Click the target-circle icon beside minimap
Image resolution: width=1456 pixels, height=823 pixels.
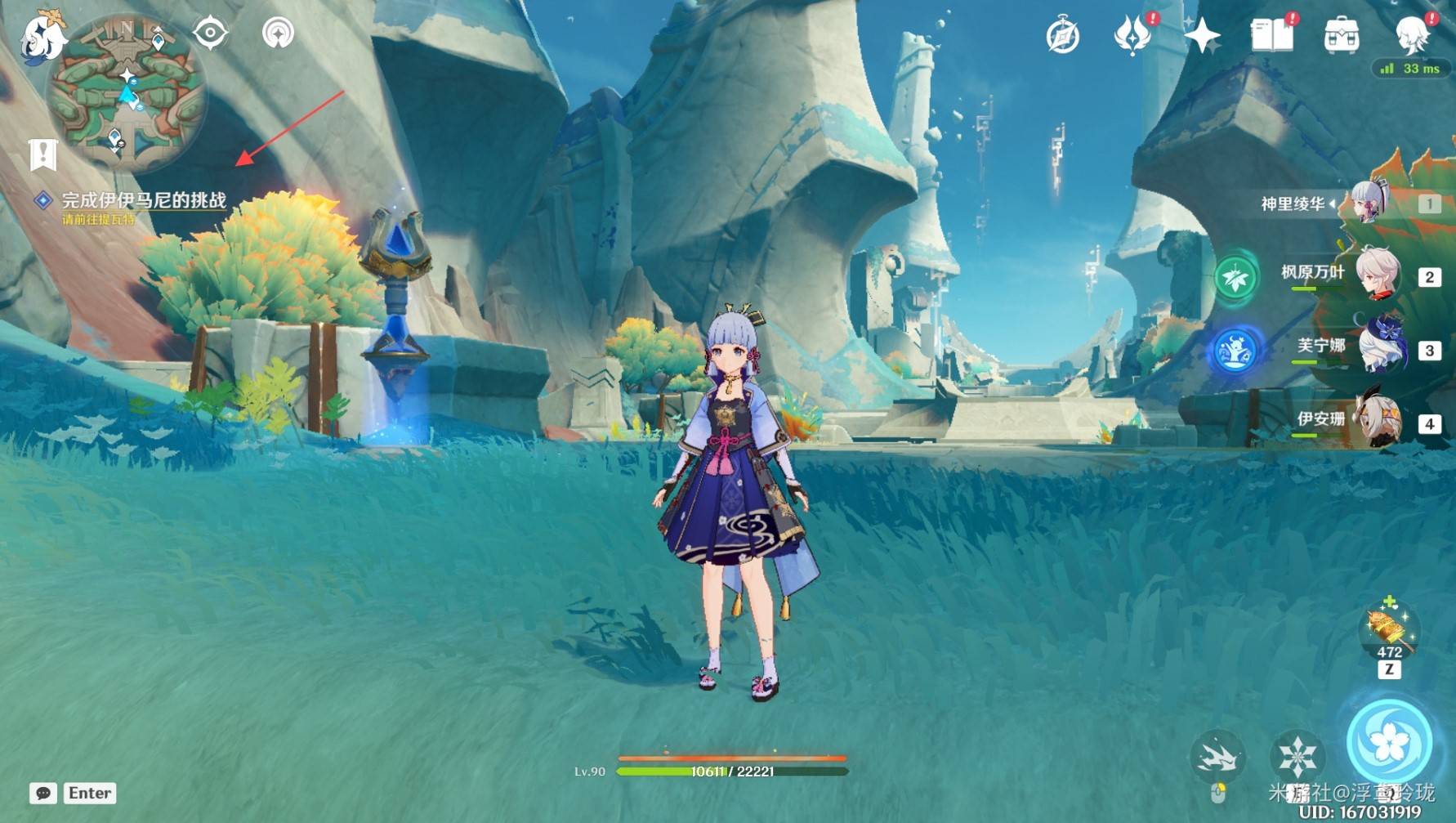click(x=210, y=34)
